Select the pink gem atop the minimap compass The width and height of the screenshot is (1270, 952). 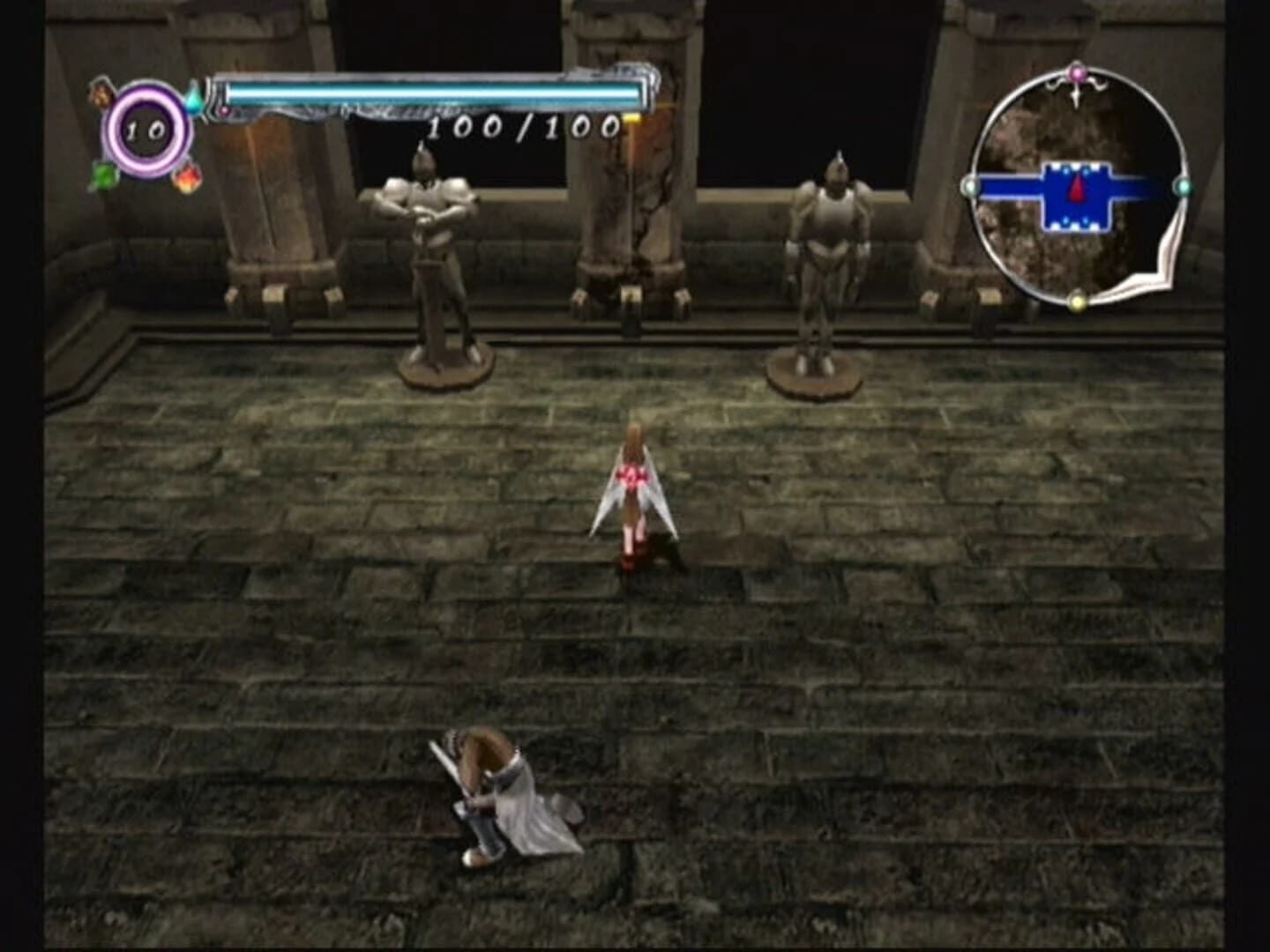point(1076,71)
